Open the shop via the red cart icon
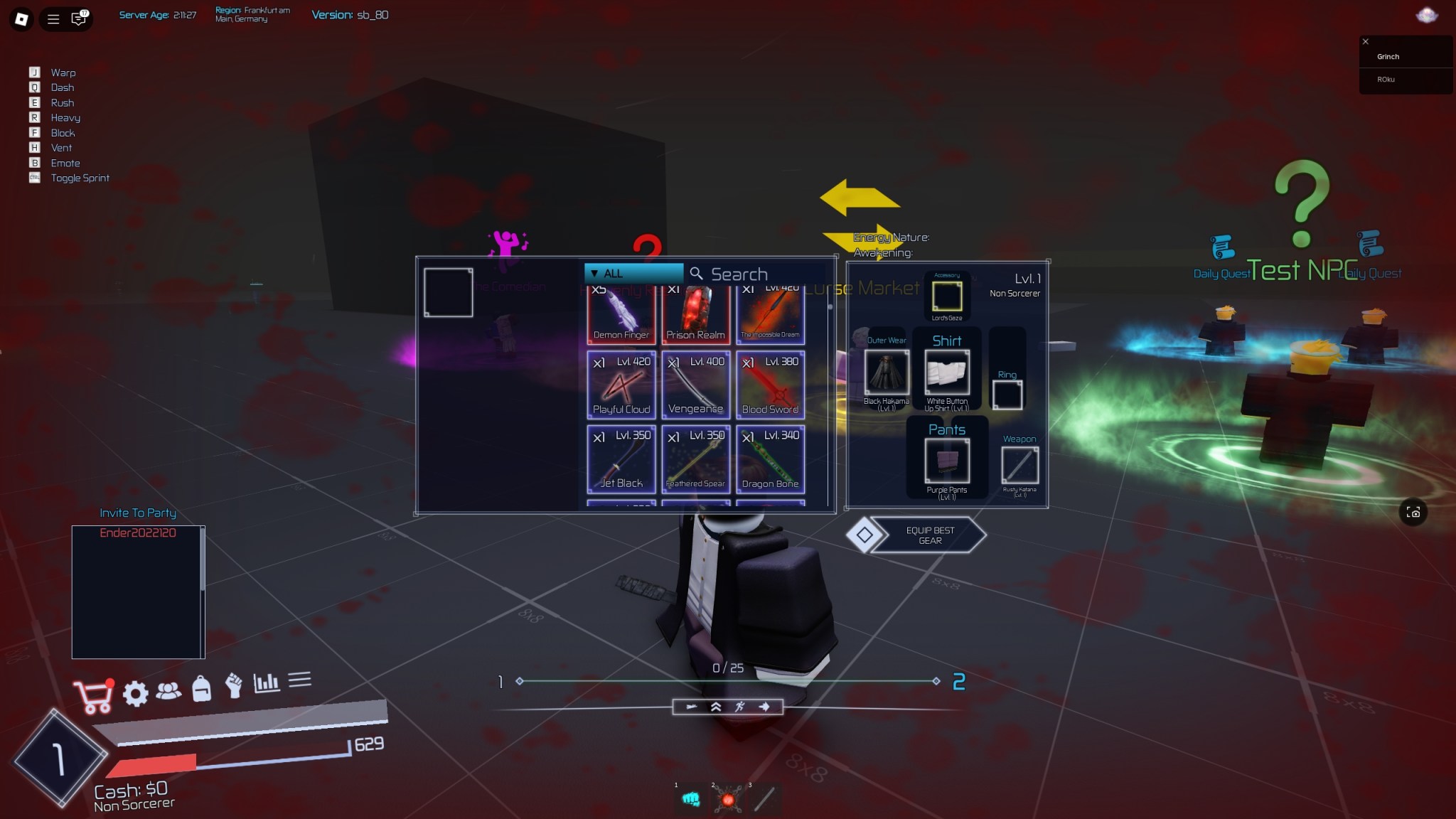Screen dimensions: 1456x819 [x=93, y=695]
